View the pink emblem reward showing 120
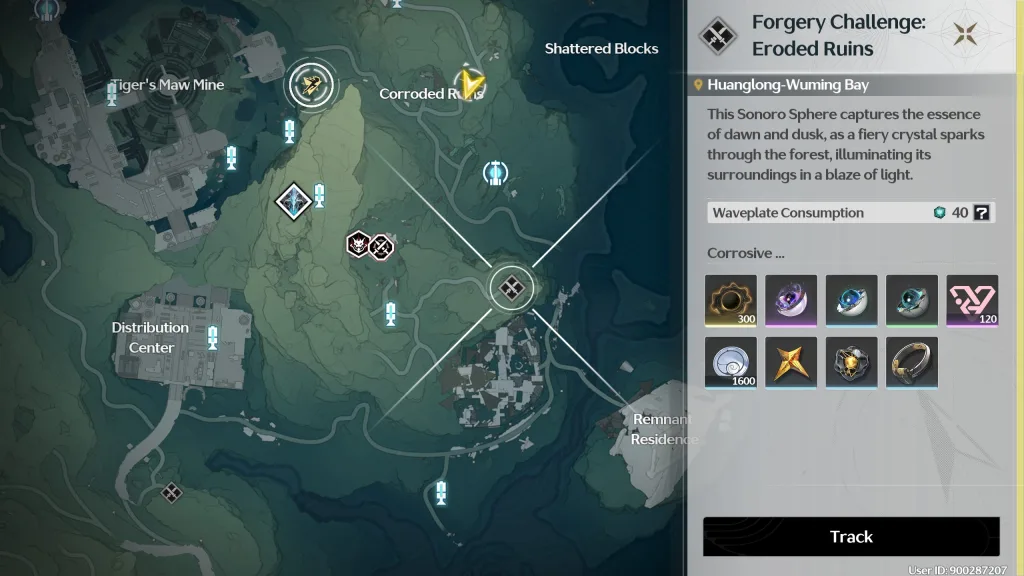Image resolution: width=1024 pixels, height=576 pixels. tap(972, 300)
